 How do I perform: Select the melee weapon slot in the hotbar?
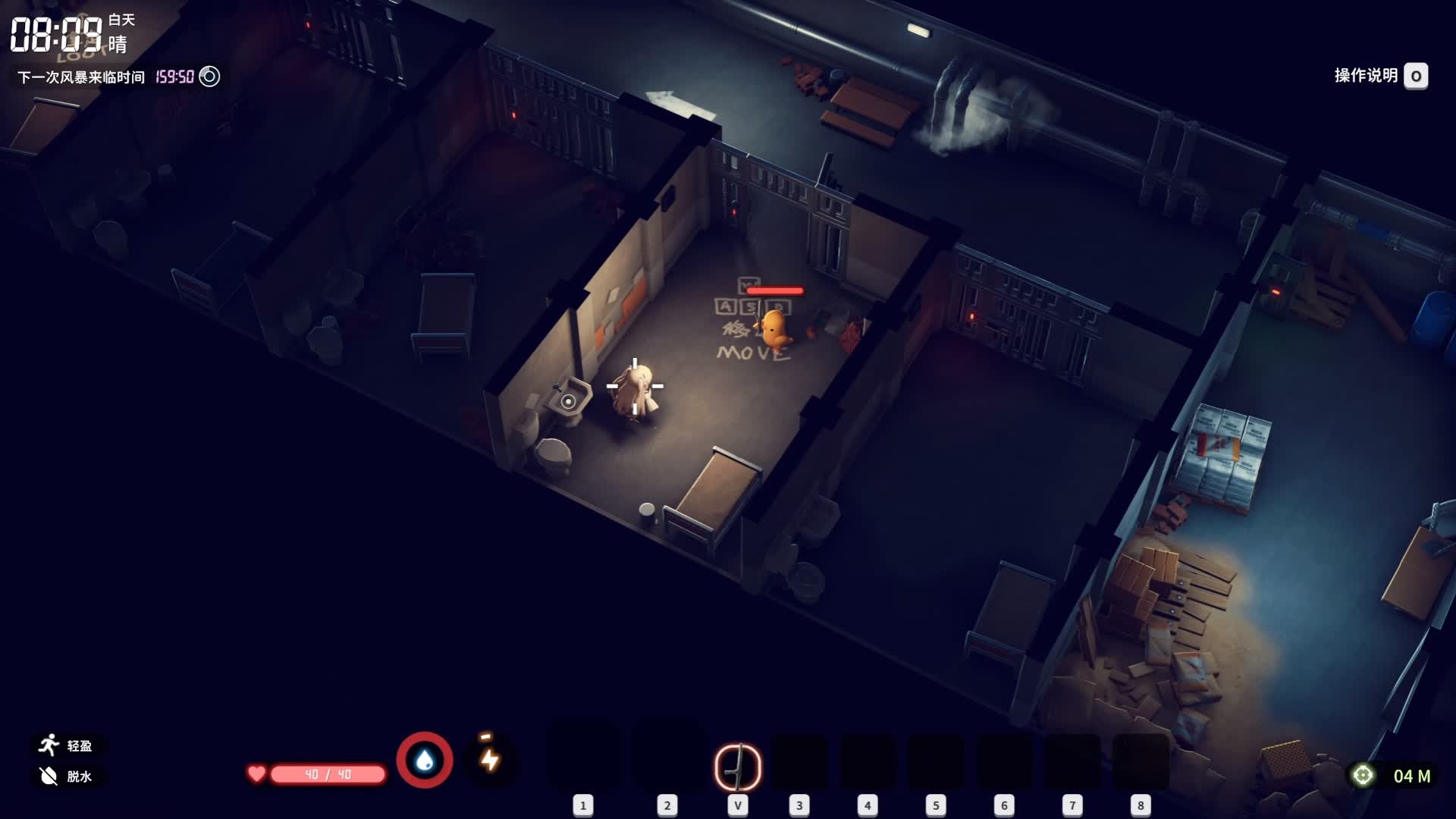(738, 767)
